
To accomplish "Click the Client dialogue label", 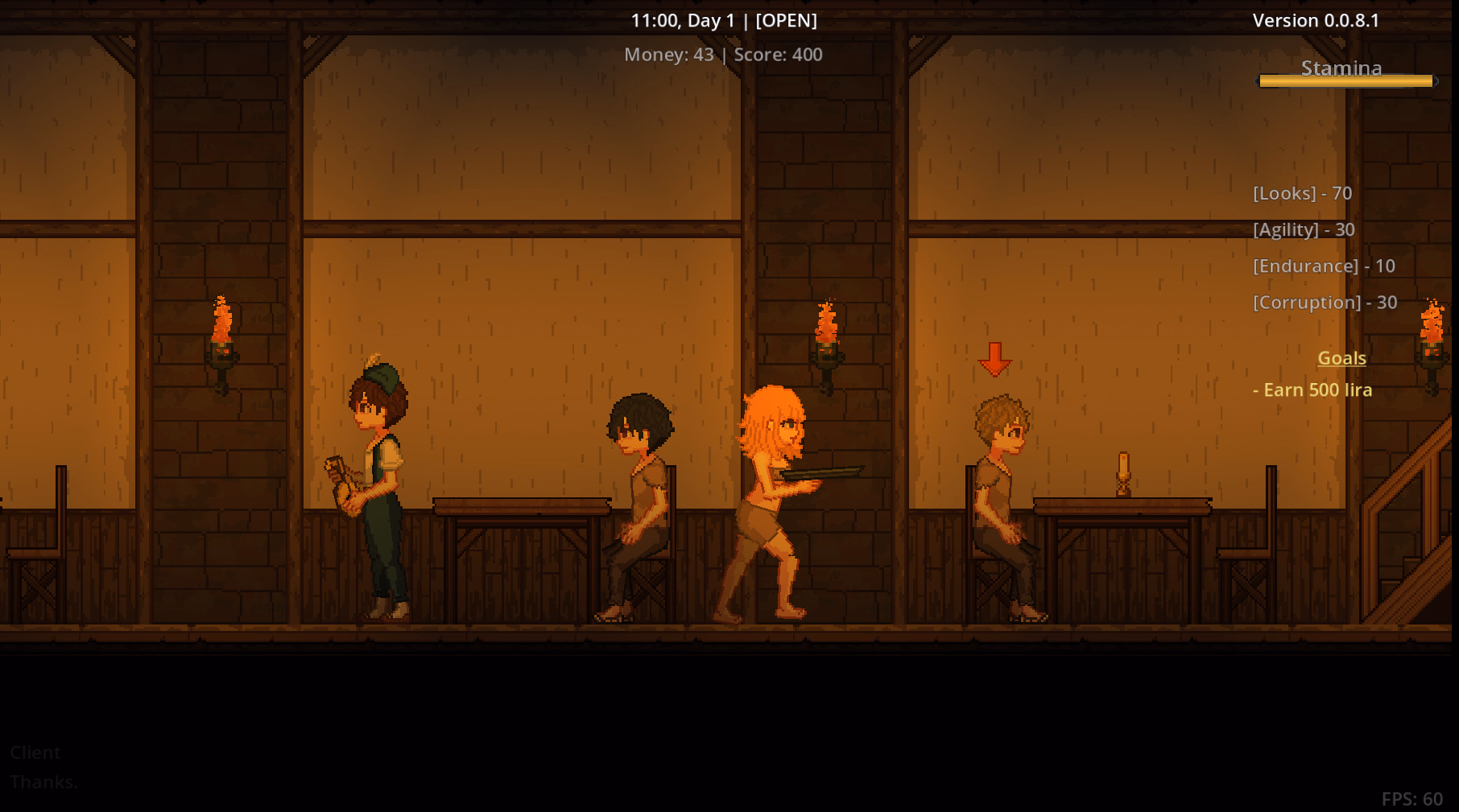I will coord(35,752).
